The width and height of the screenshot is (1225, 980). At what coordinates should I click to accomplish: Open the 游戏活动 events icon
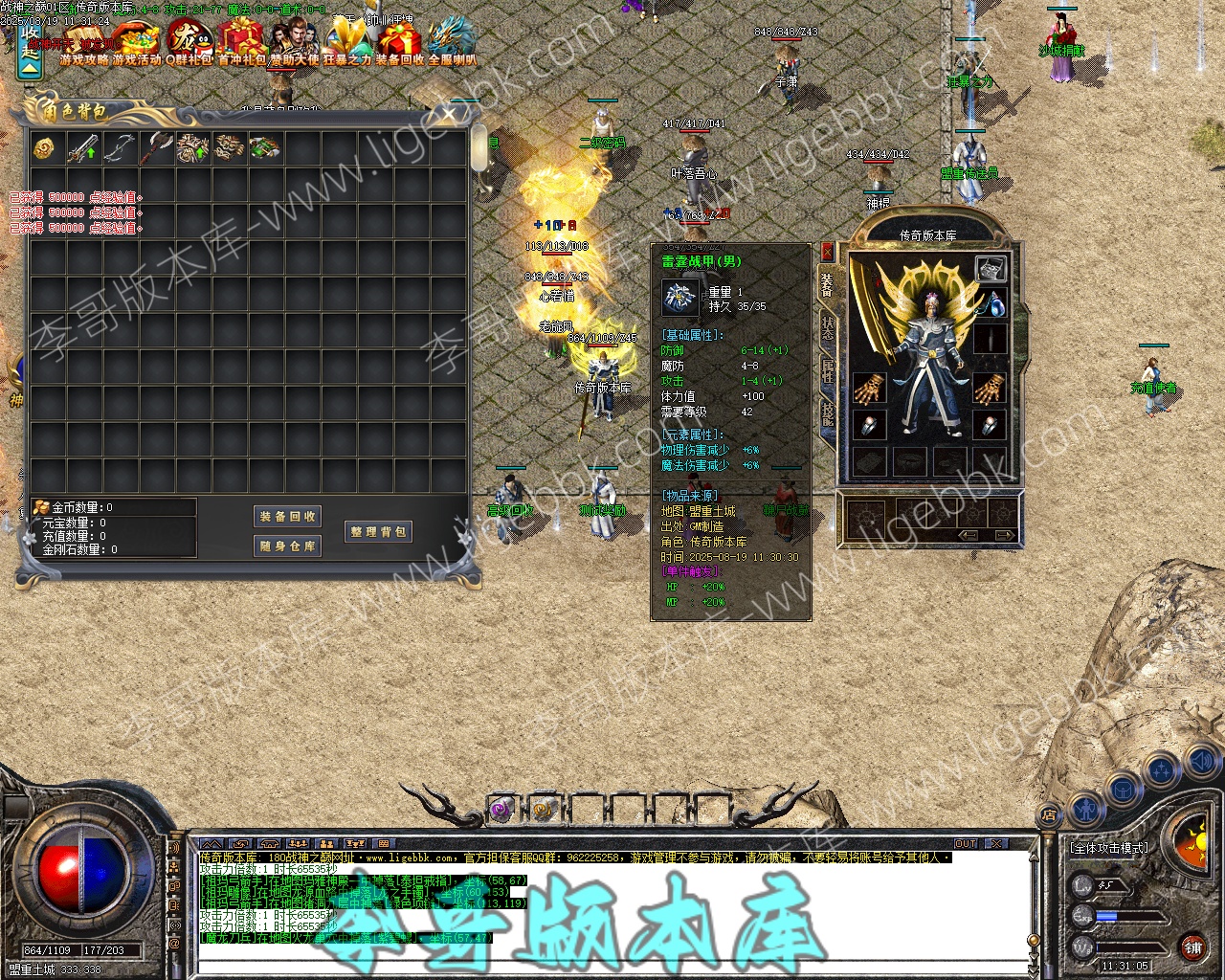tap(136, 43)
